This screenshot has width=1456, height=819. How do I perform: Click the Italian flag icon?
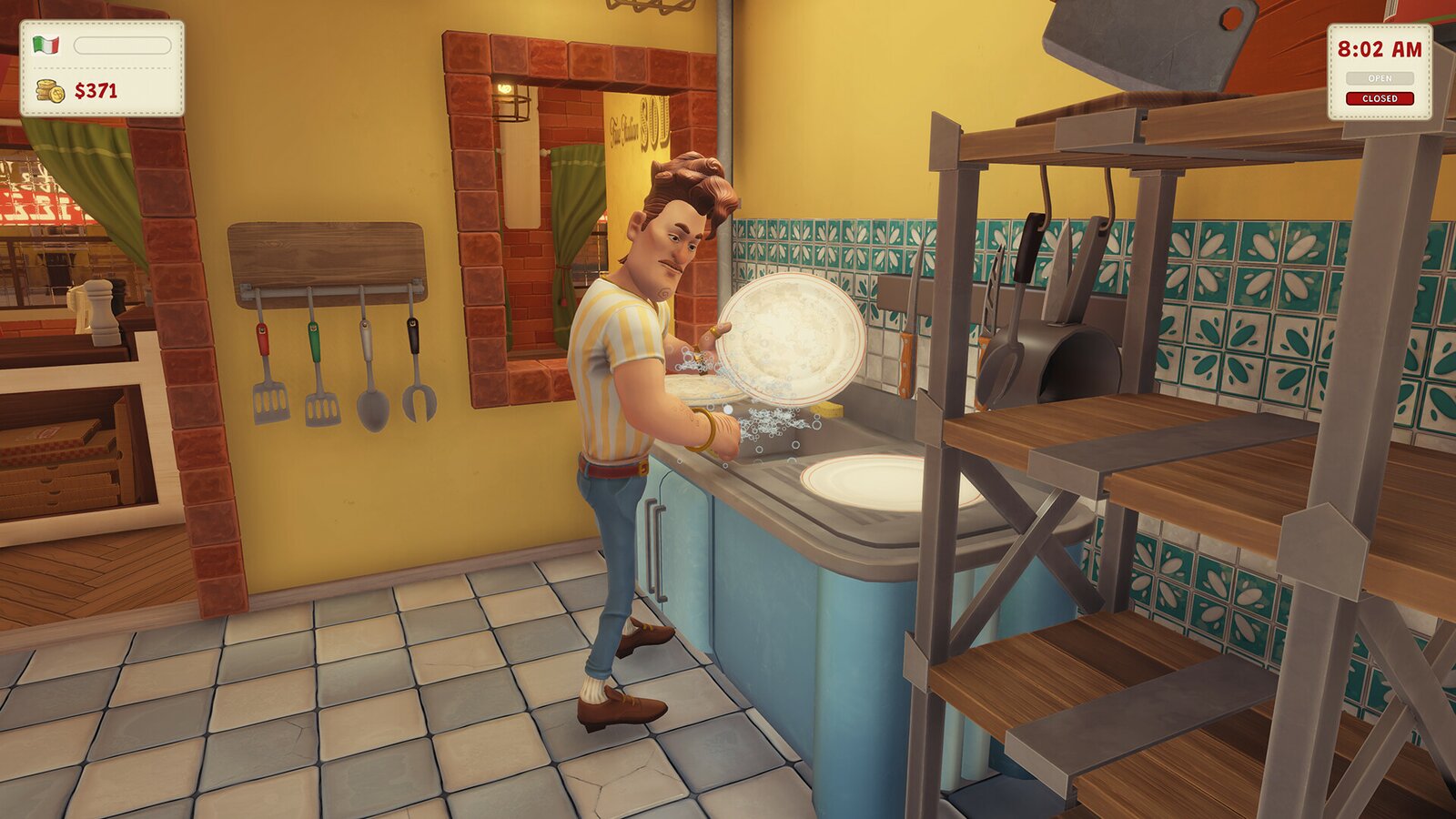click(x=45, y=45)
